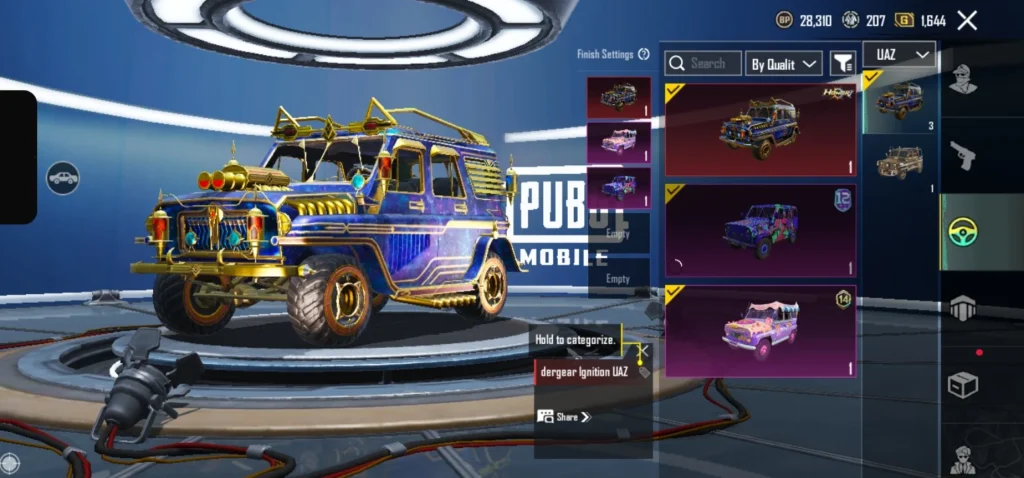
Task: Choose the blue-gold UAZ in the vehicle list
Action: tap(900, 101)
